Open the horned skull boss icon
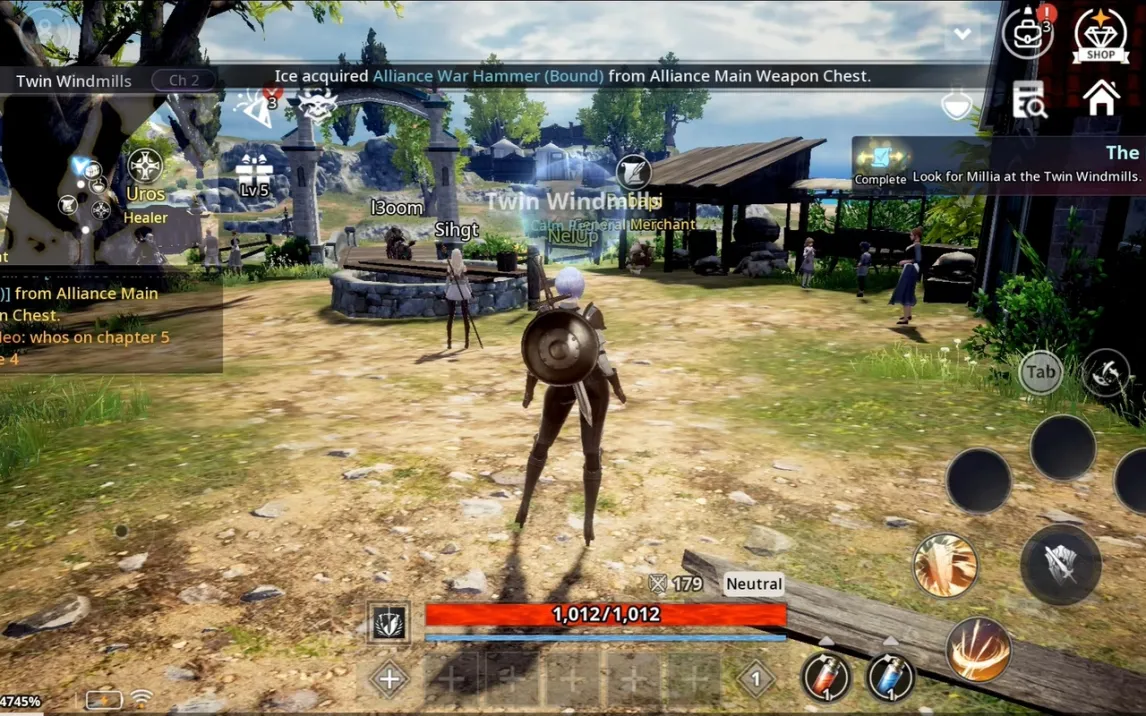 317,106
